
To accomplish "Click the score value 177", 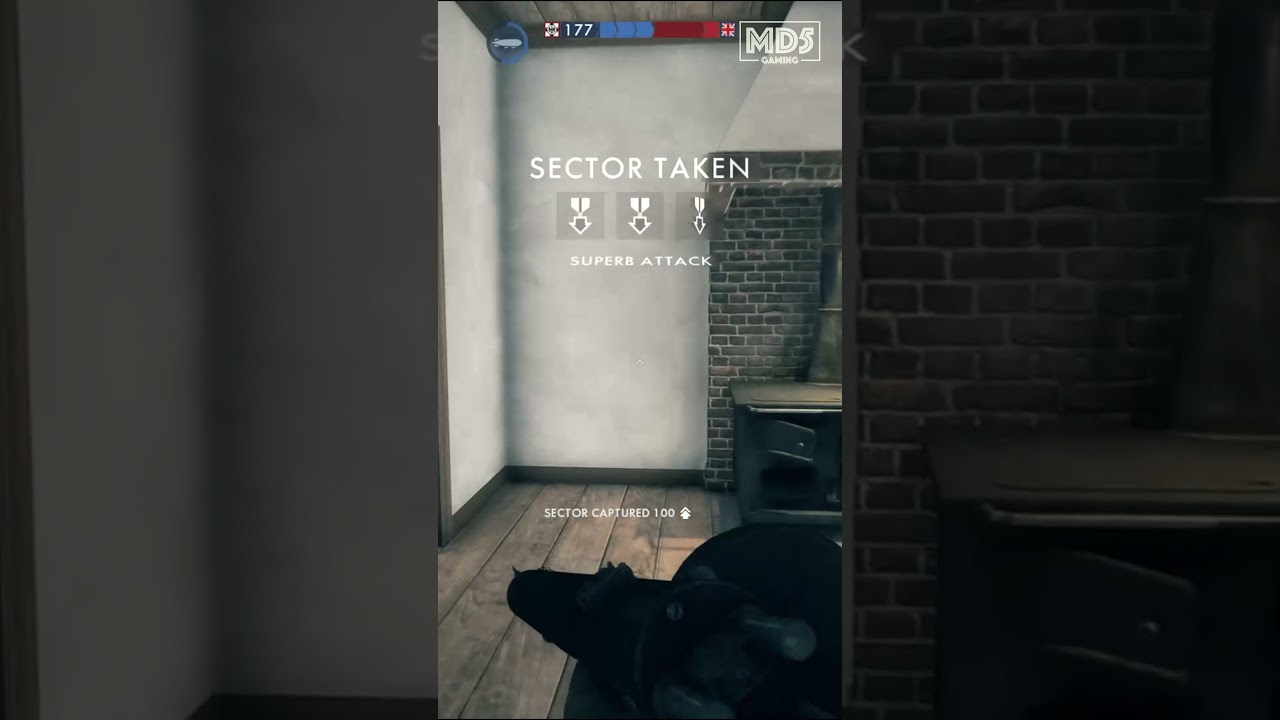I will (x=577, y=29).
